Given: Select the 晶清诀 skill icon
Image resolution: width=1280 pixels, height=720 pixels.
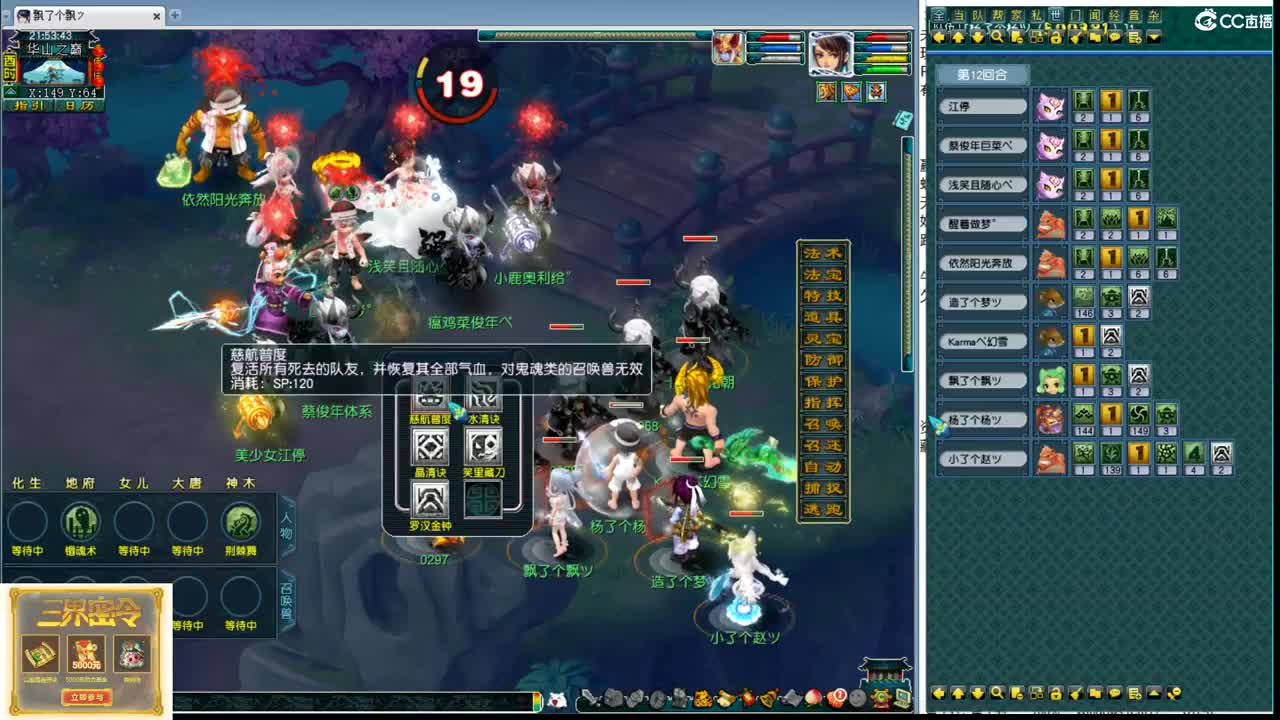Looking at the screenshot, I should [x=428, y=446].
